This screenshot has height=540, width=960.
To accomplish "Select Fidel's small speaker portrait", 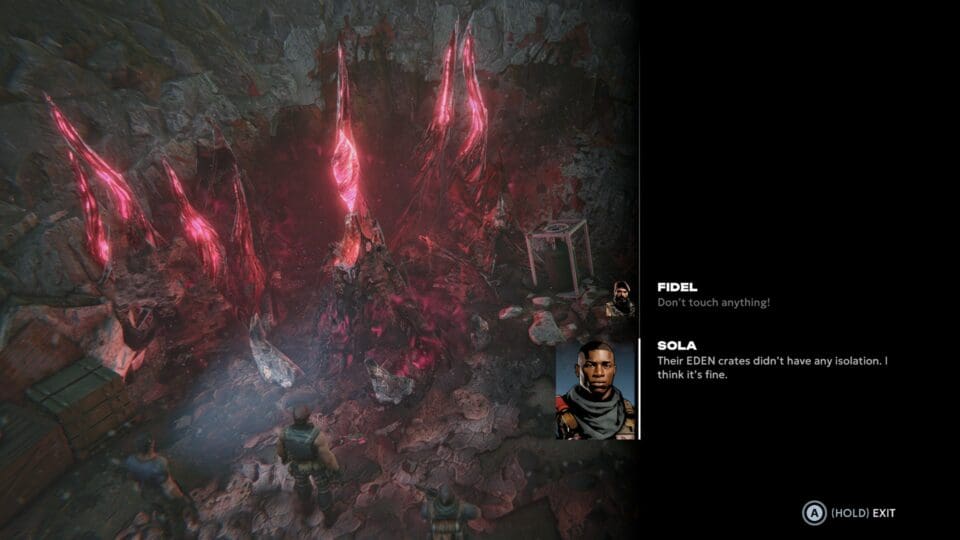I will (x=621, y=299).
